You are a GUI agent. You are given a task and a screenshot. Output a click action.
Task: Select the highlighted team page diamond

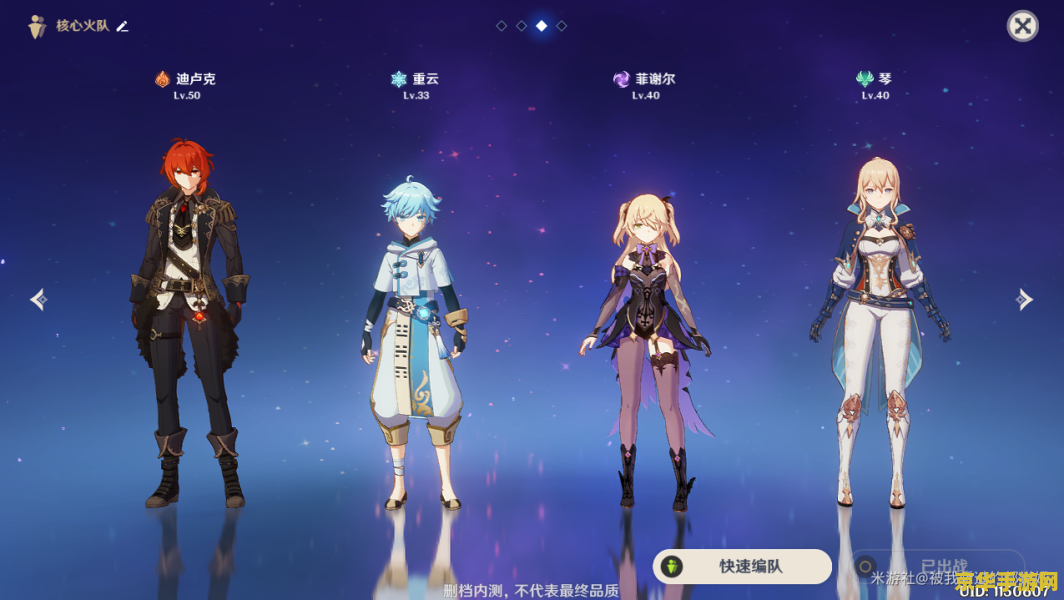(x=541, y=26)
